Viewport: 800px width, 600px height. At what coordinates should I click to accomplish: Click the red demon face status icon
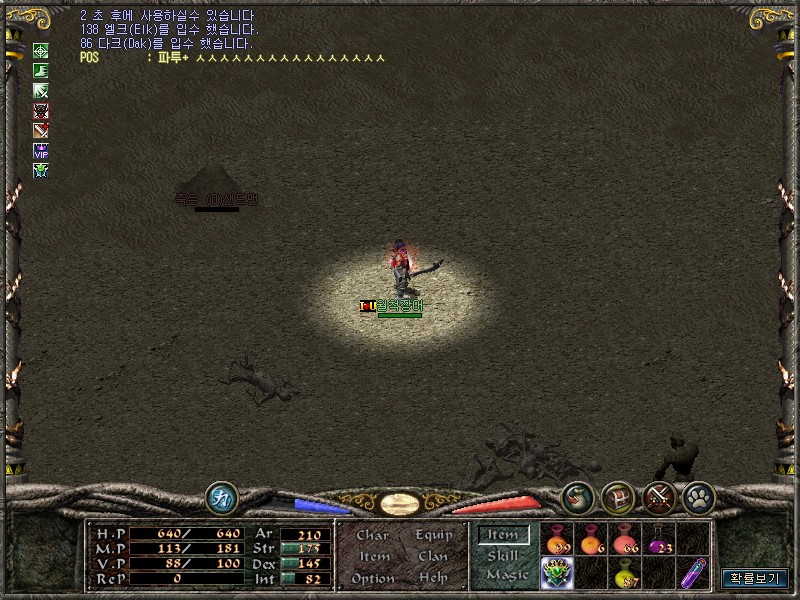coord(41,110)
